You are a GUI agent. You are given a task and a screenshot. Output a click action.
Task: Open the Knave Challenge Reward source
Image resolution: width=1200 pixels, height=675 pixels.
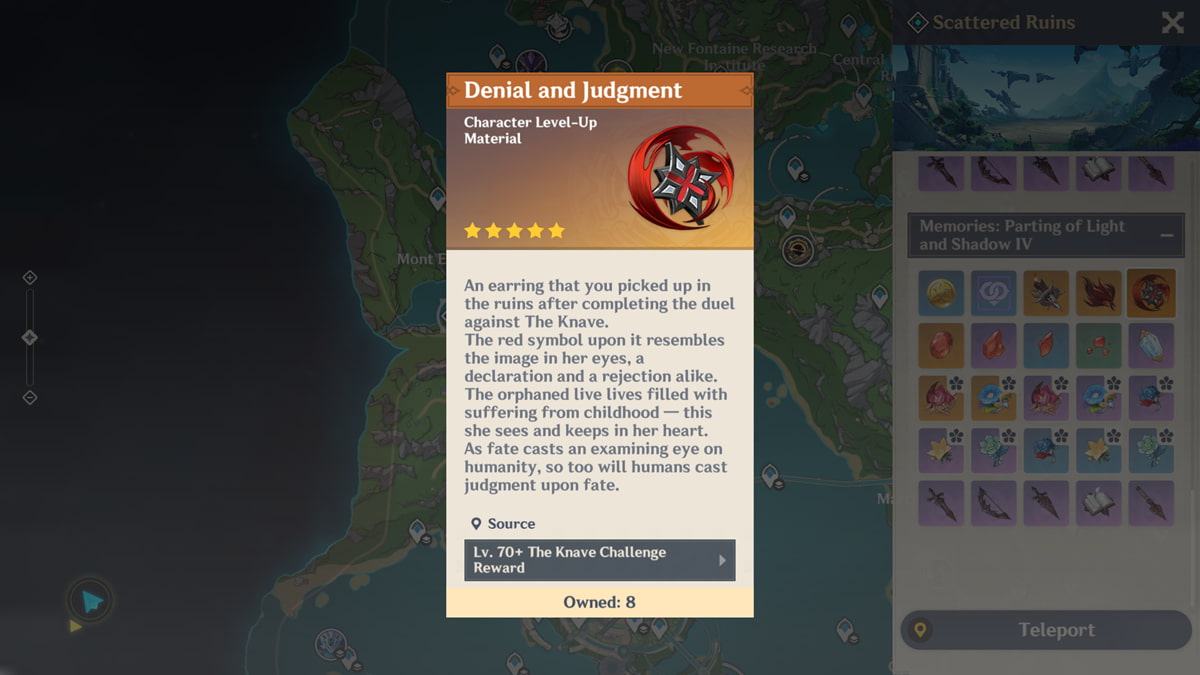600,560
